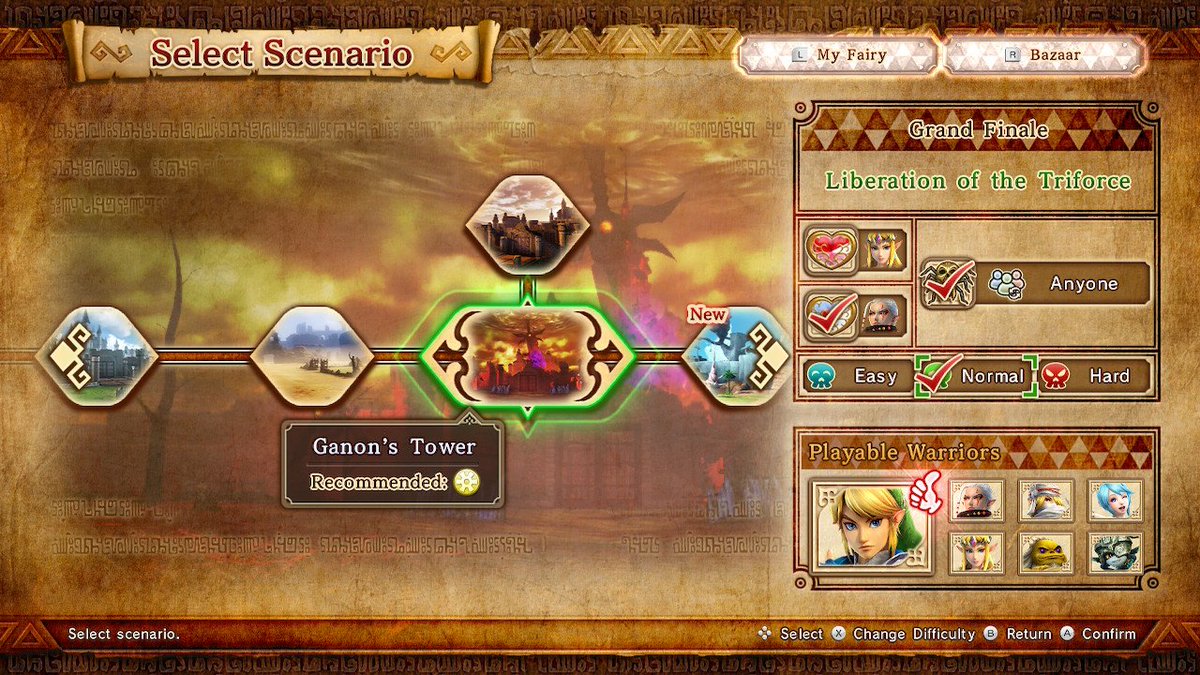The width and height of the screenshot is (1200, 675).
Task: Pick the castle scenario tile above Ganon's Tower
Action: point(527,224)
